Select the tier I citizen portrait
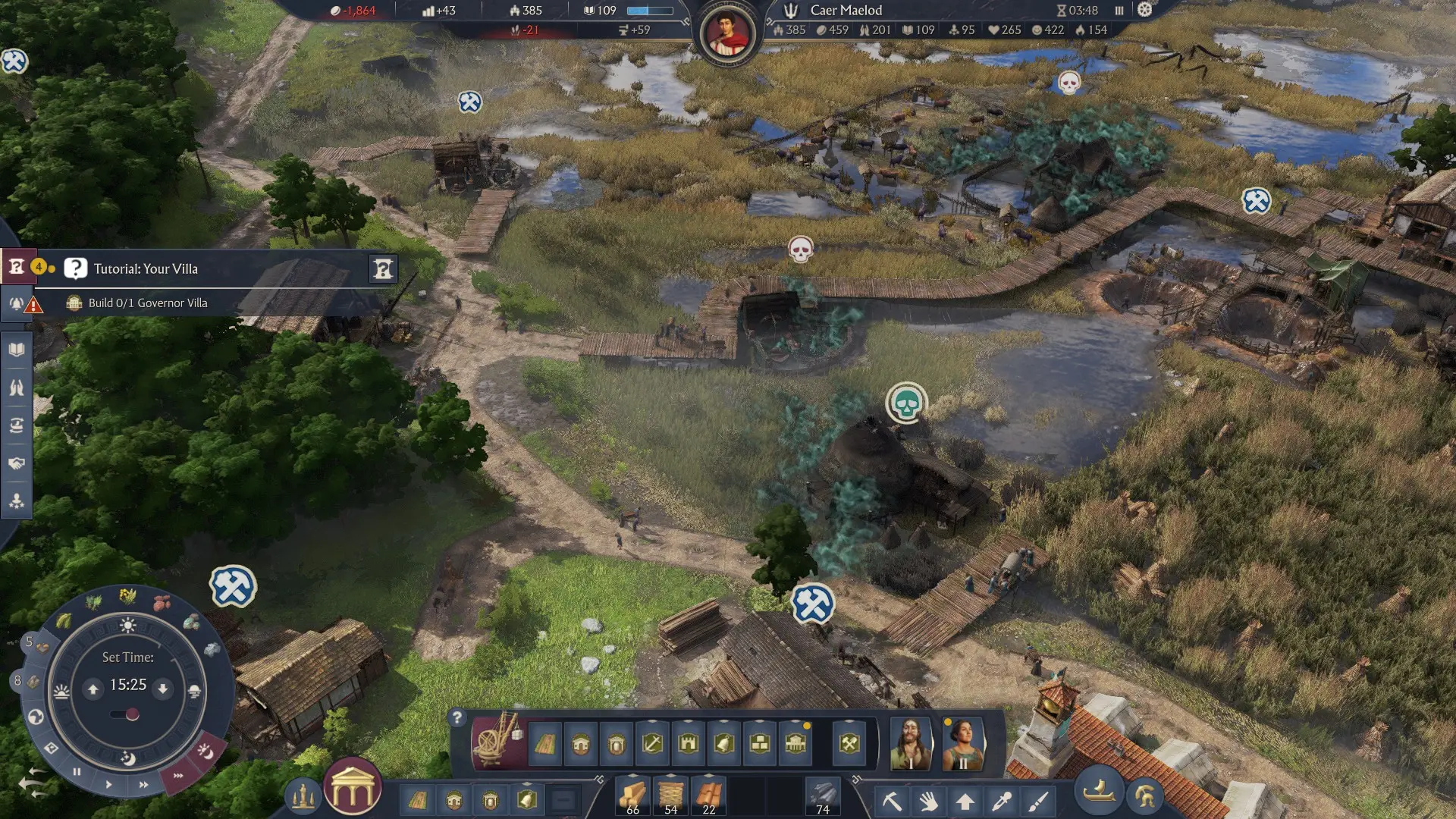This screenshot has height=819, width=1456. pos(911,744)
